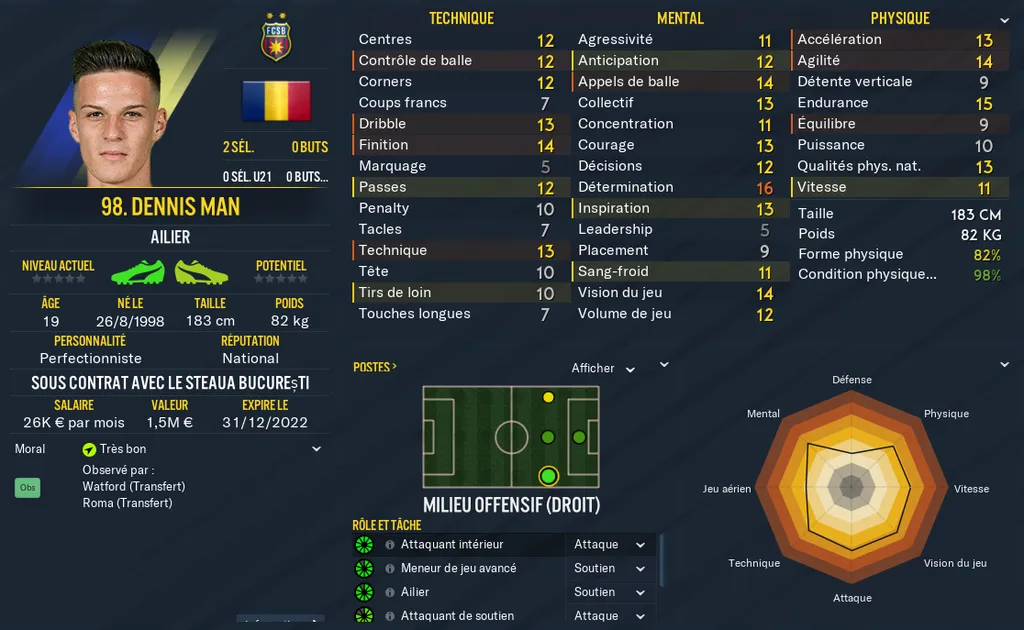
Task: Collapse the attributes panel with the top-right chevron
Action: click(x=1004, y=20)
